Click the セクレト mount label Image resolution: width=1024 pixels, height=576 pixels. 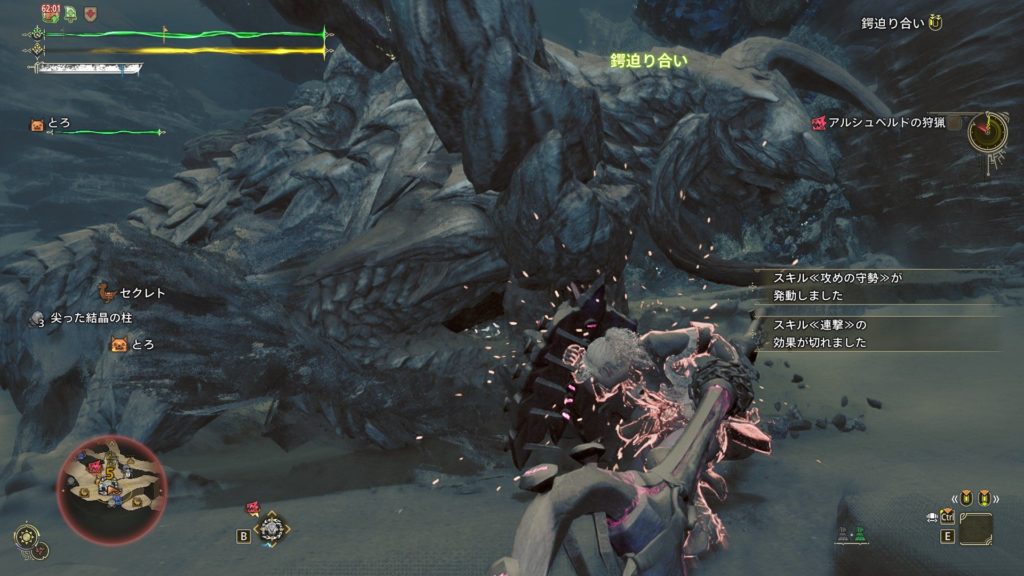click(142, 293)
